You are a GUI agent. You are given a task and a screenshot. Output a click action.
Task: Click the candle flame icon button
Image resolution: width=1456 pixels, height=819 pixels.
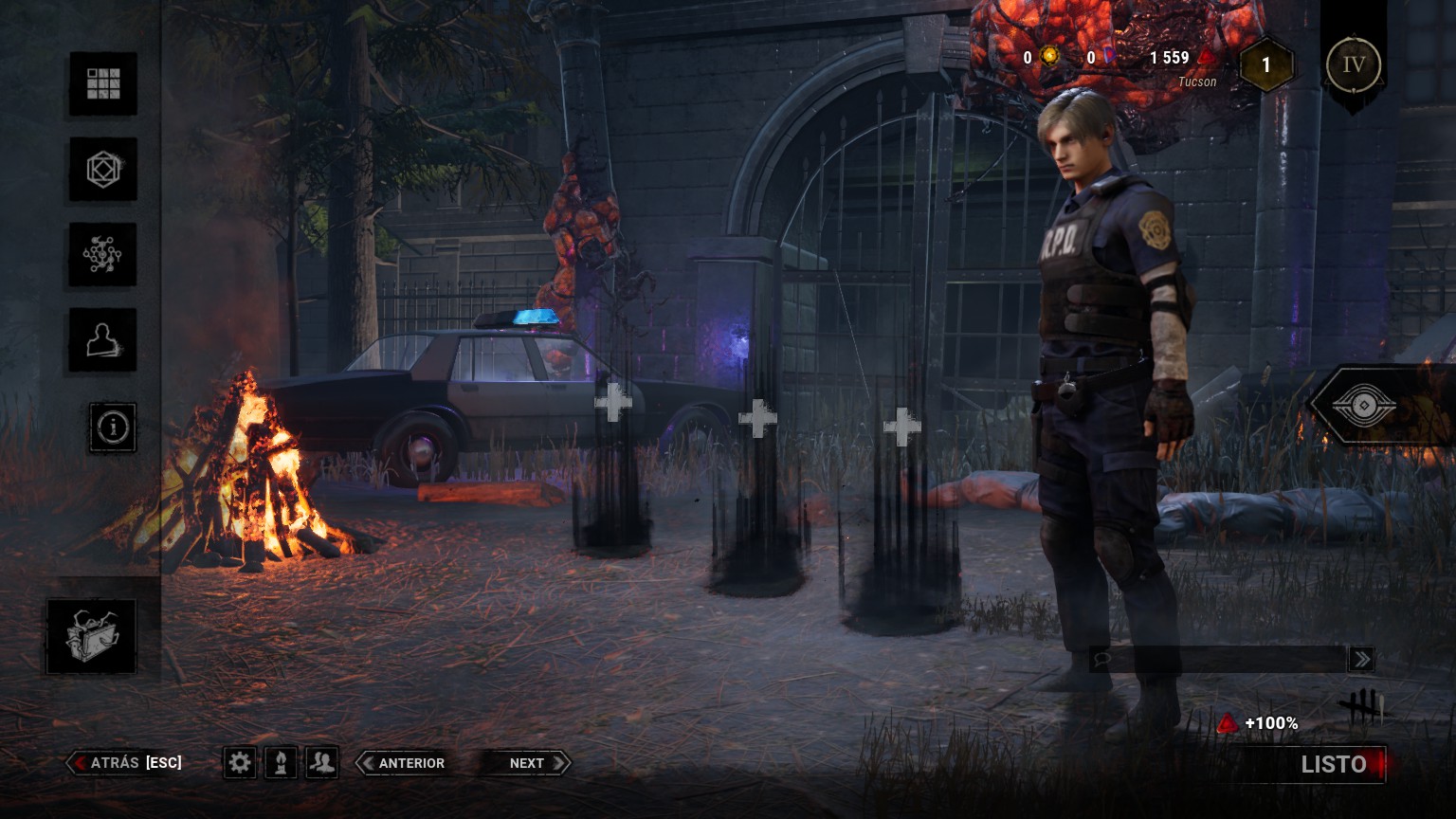[x=281, y=763]
